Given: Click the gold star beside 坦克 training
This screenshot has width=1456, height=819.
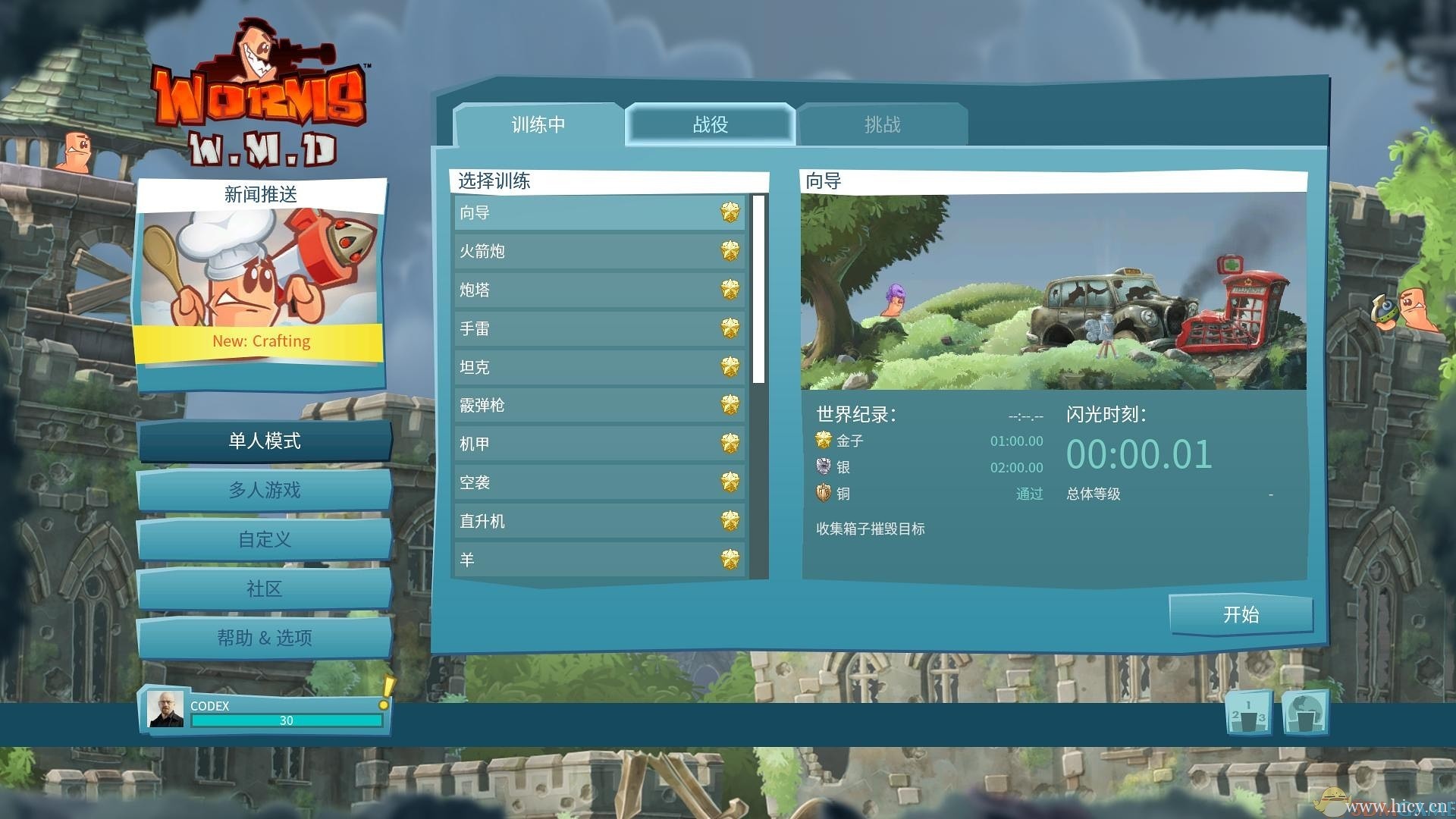Looking at the screenshot, I should coord(730,367).
